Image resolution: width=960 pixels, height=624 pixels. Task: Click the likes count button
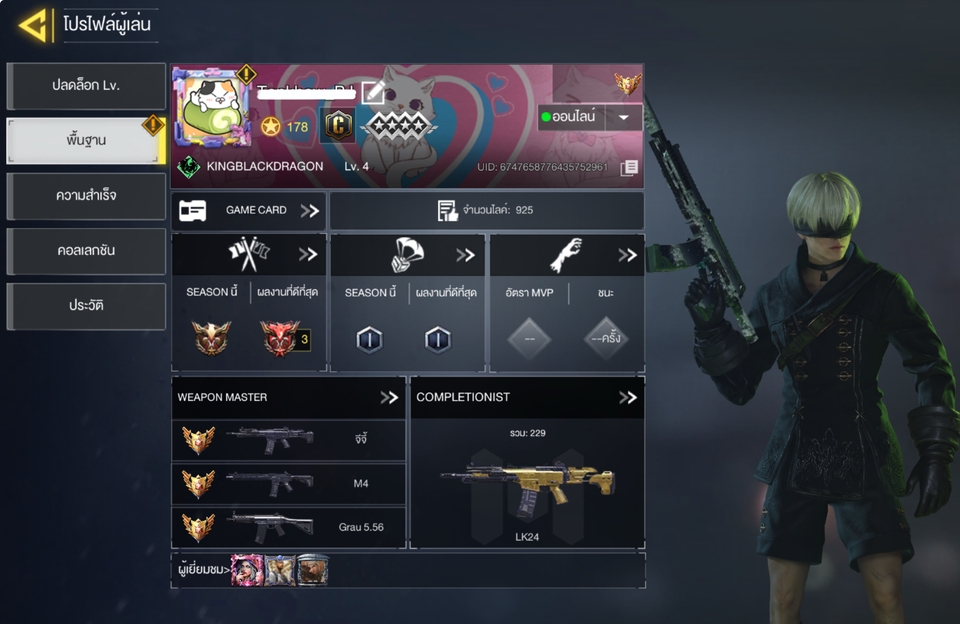[x=486, y=211]
